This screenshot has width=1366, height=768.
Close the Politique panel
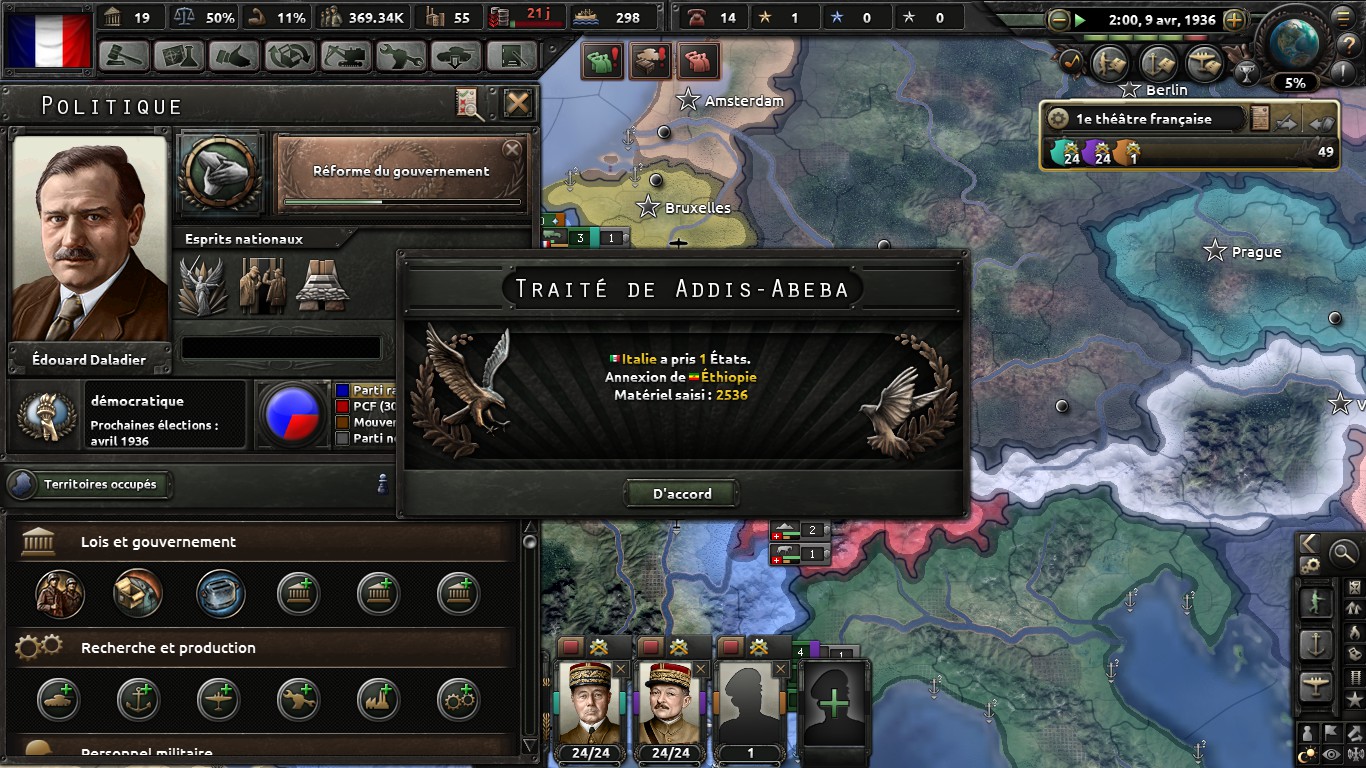coord(517,103)
